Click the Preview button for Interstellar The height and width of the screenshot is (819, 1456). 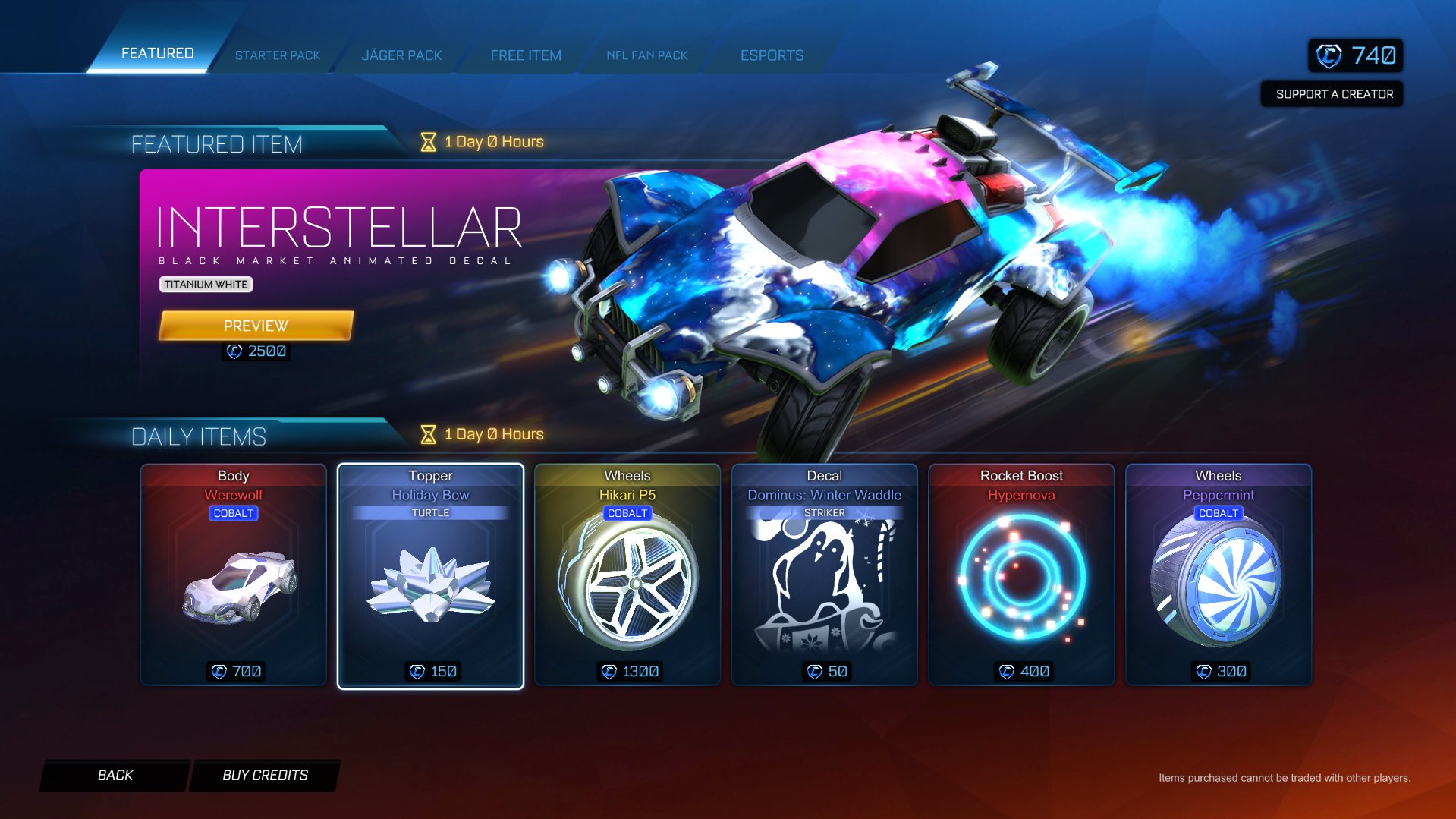tap(255, 325)
